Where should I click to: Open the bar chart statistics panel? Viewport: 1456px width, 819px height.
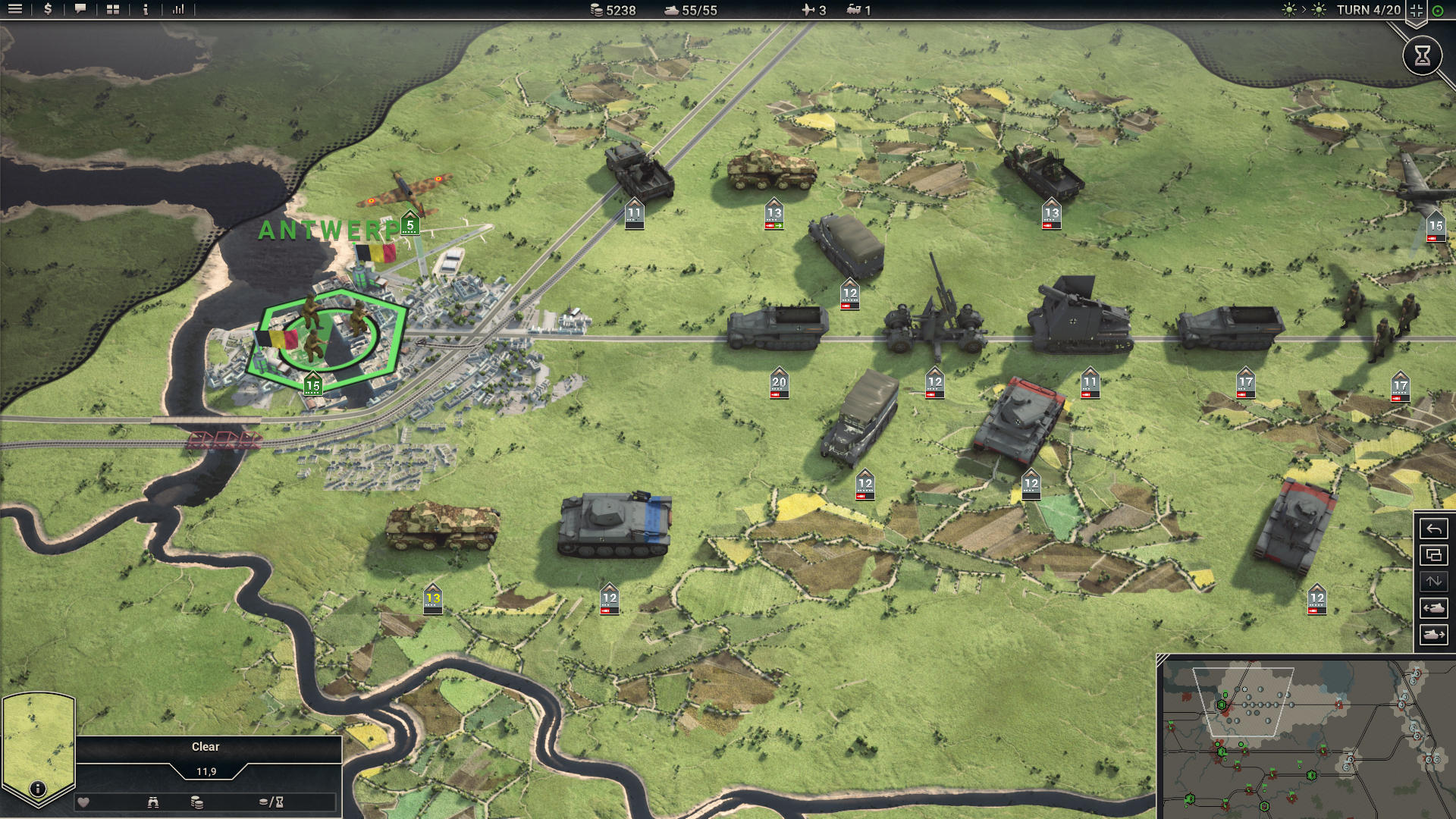[178, 10]
